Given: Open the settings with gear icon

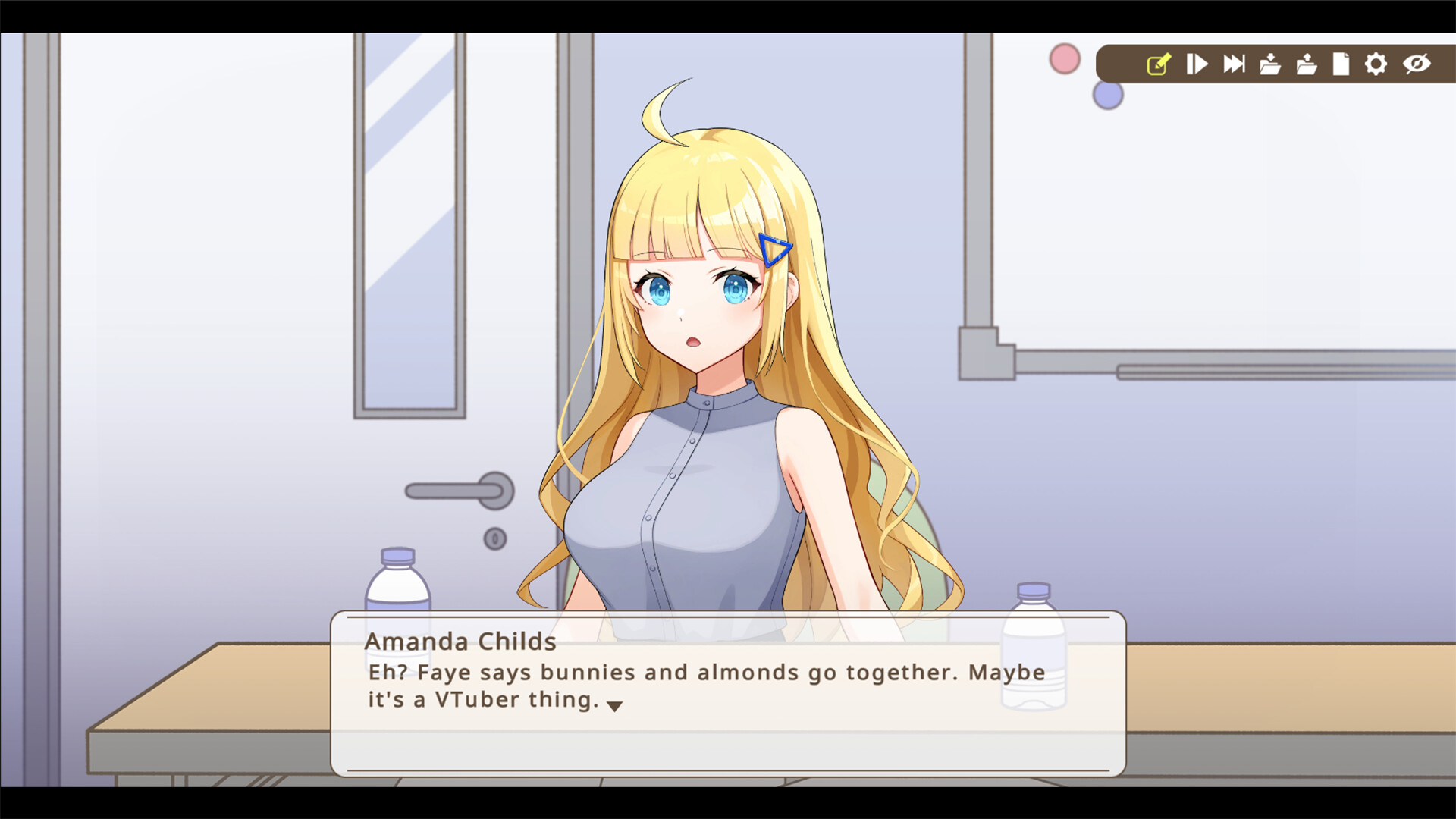Looking at the screenshot, I should coord(1376,64).
